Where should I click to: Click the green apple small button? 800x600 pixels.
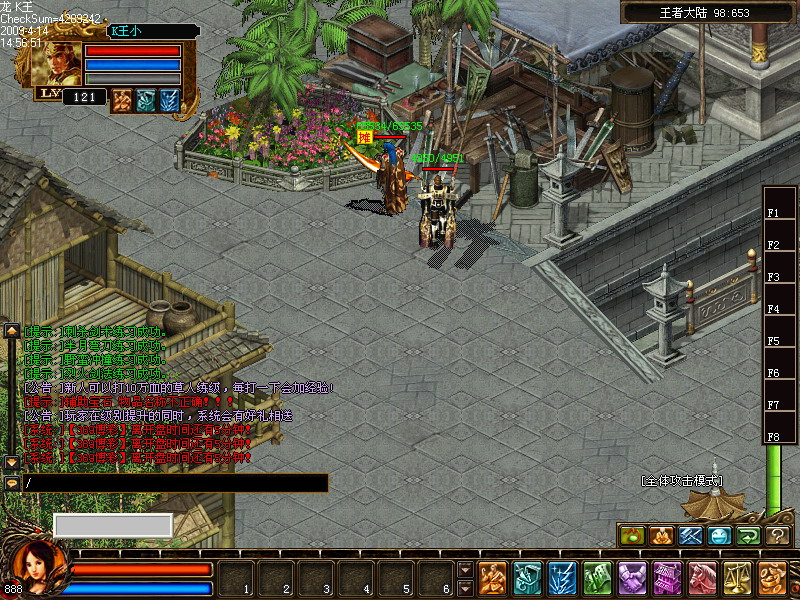631,536
